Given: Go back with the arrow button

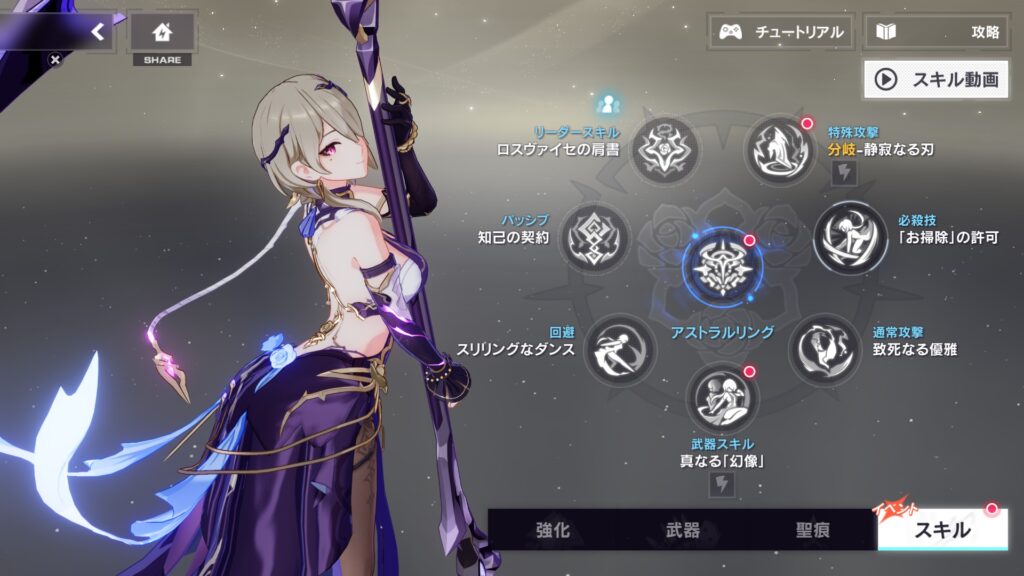Looking at the screenshot, I should (x=97, y=32).
